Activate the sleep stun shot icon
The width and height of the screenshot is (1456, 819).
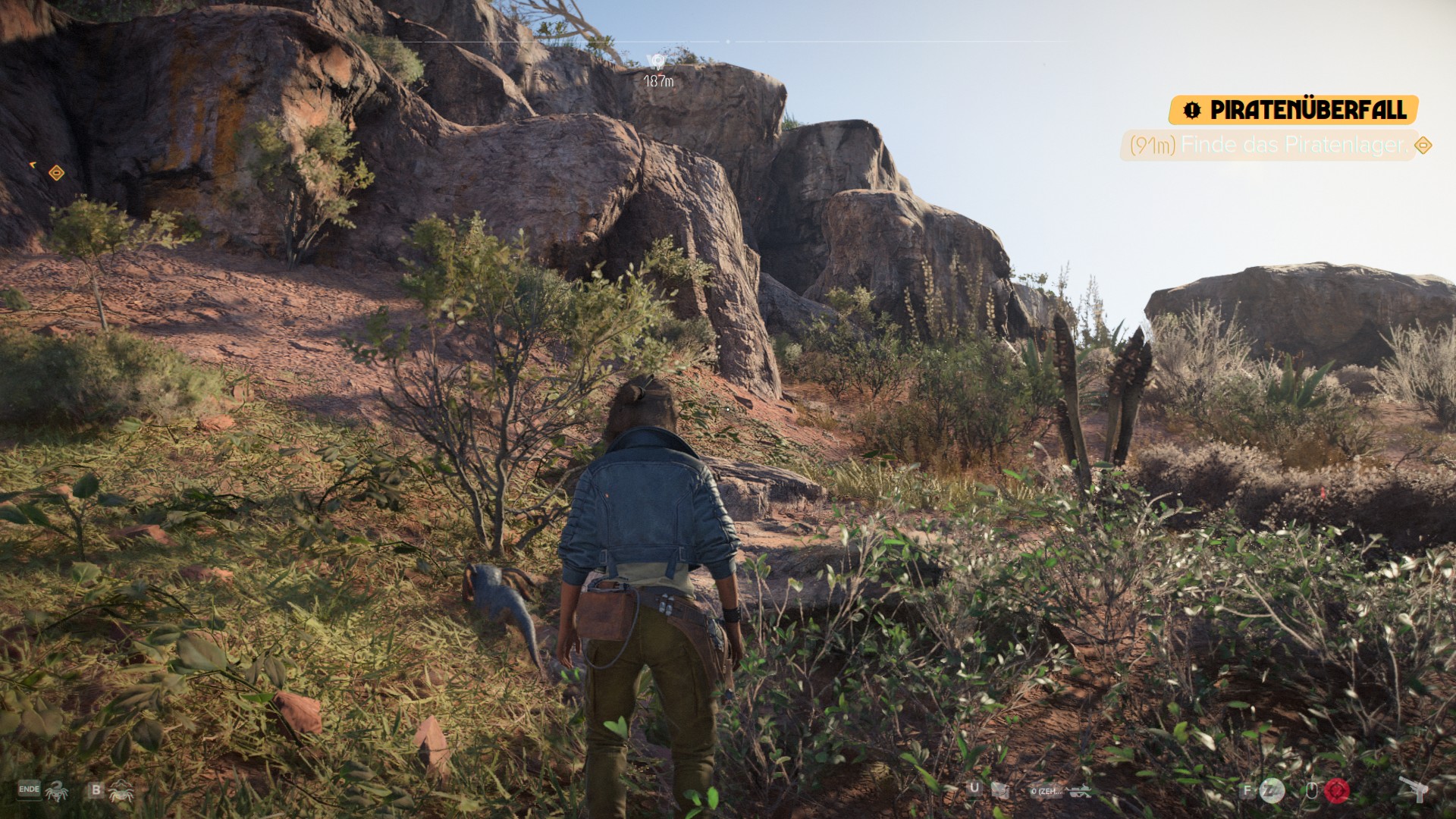point(1272,791)
